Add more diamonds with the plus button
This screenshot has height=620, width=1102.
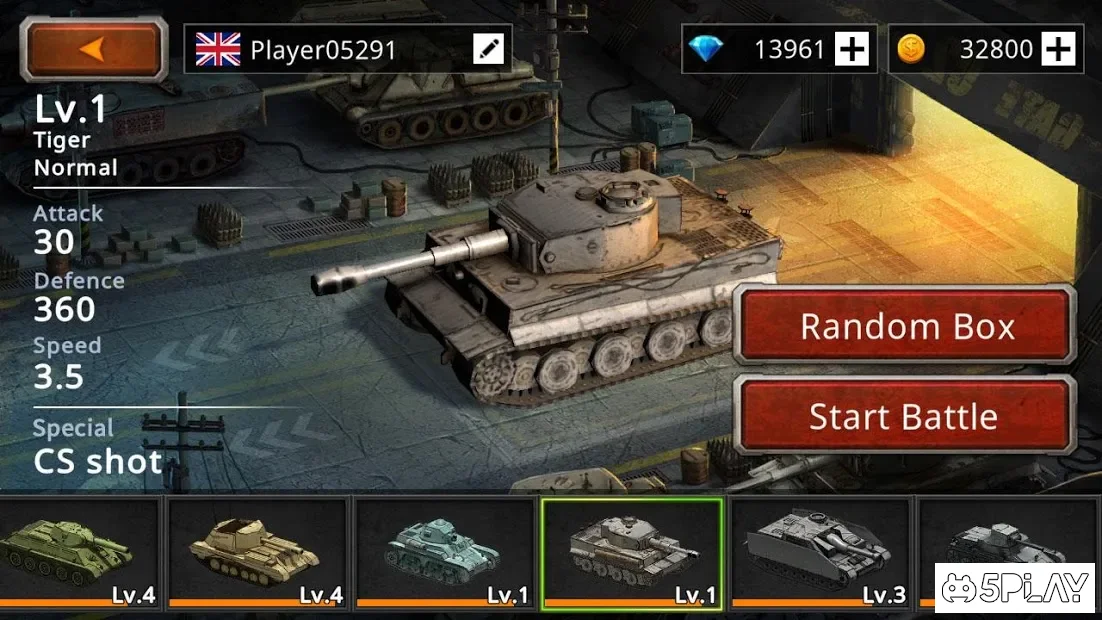pos(851,49)
